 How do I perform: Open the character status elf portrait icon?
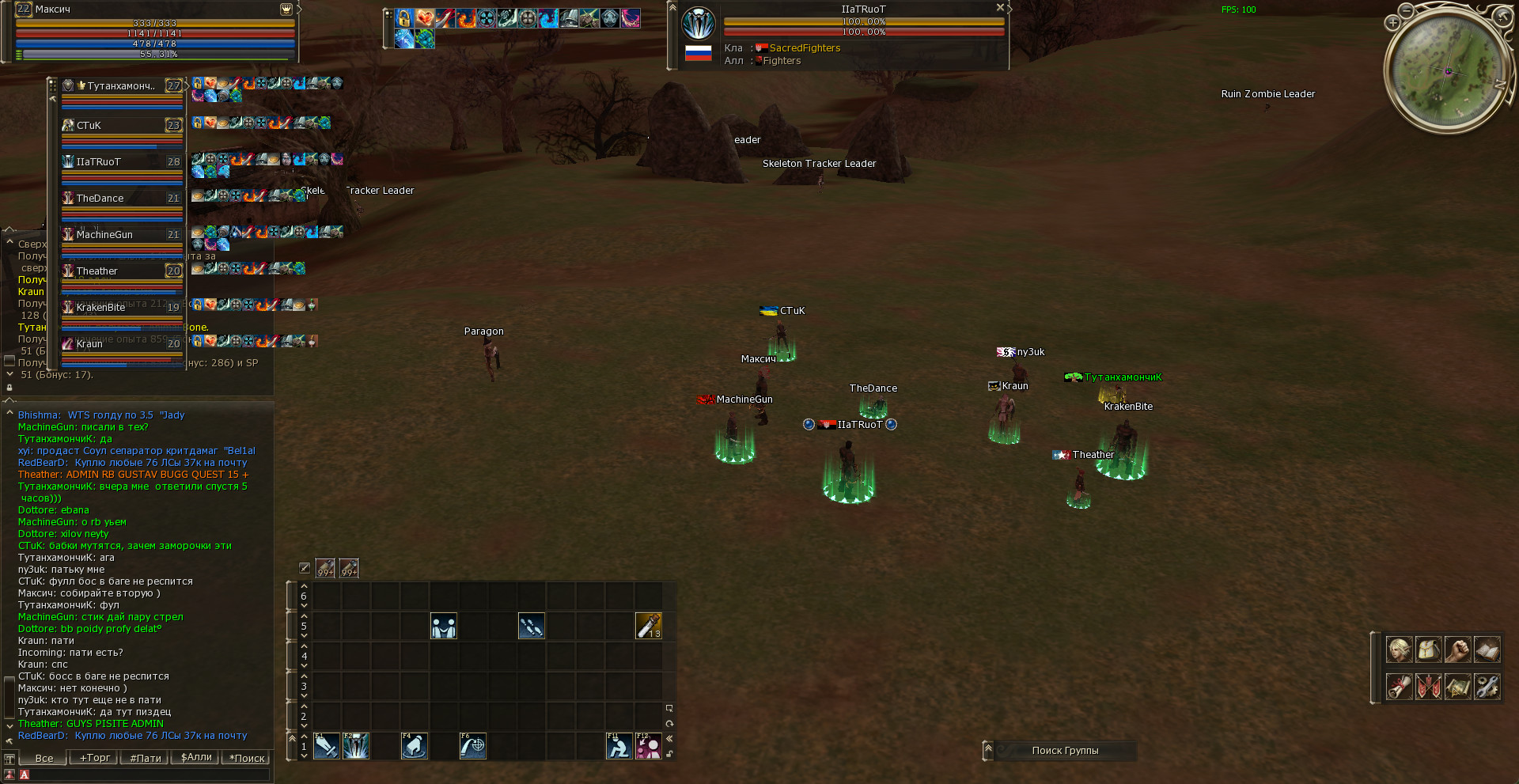pyautogui.click(x=1399, y=650)
